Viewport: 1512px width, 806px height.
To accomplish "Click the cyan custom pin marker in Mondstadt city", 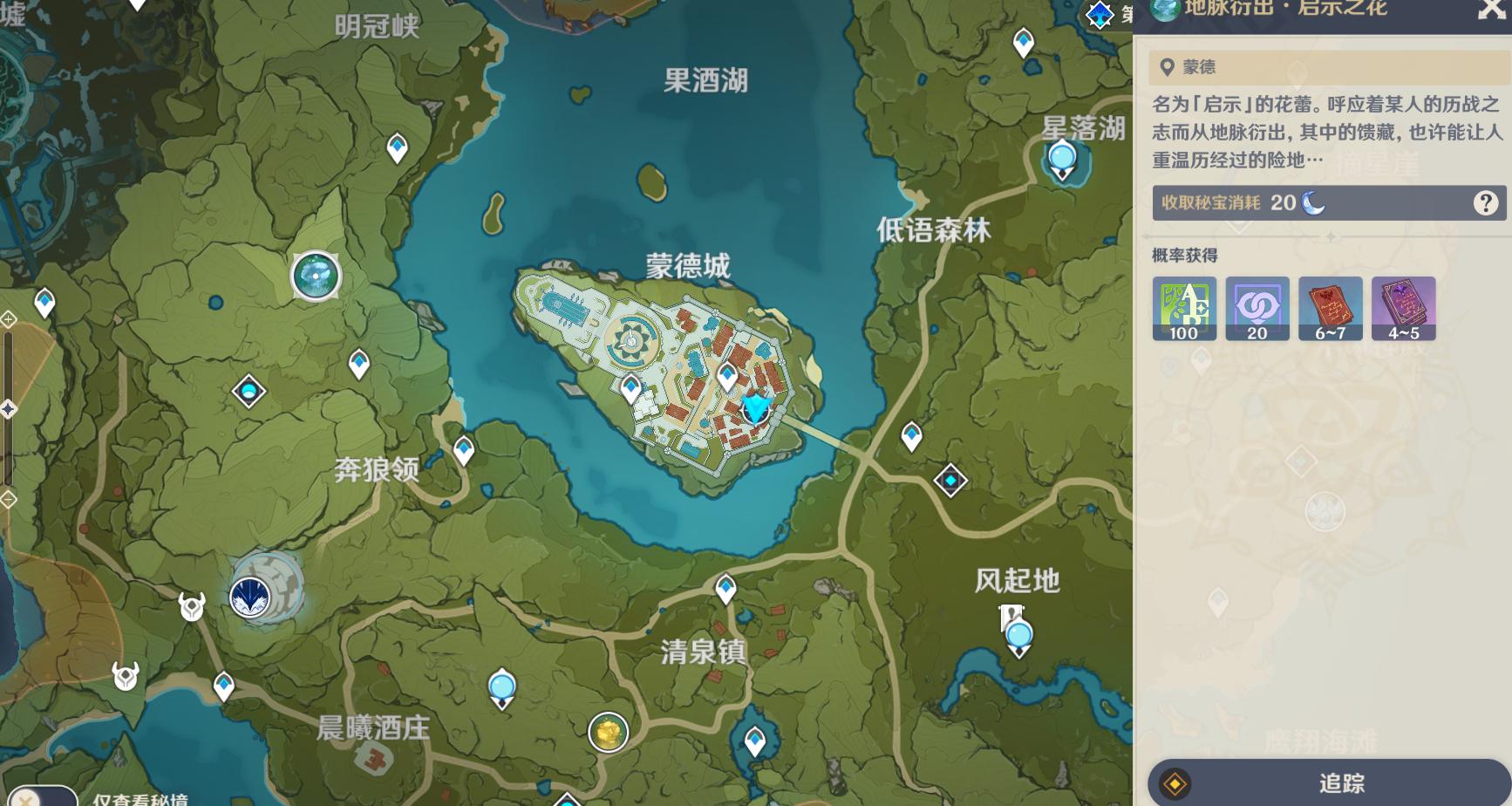I will 753,408.
